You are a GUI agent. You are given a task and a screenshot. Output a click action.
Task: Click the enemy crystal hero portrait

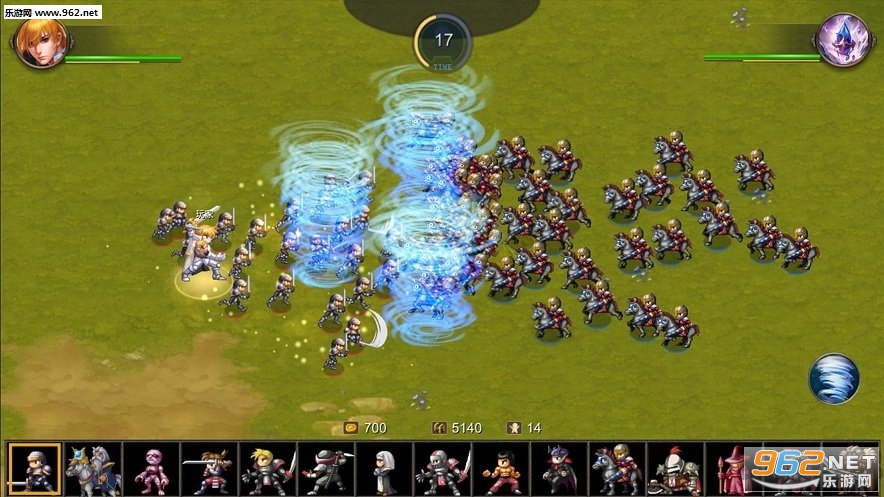tap(842, 40)
